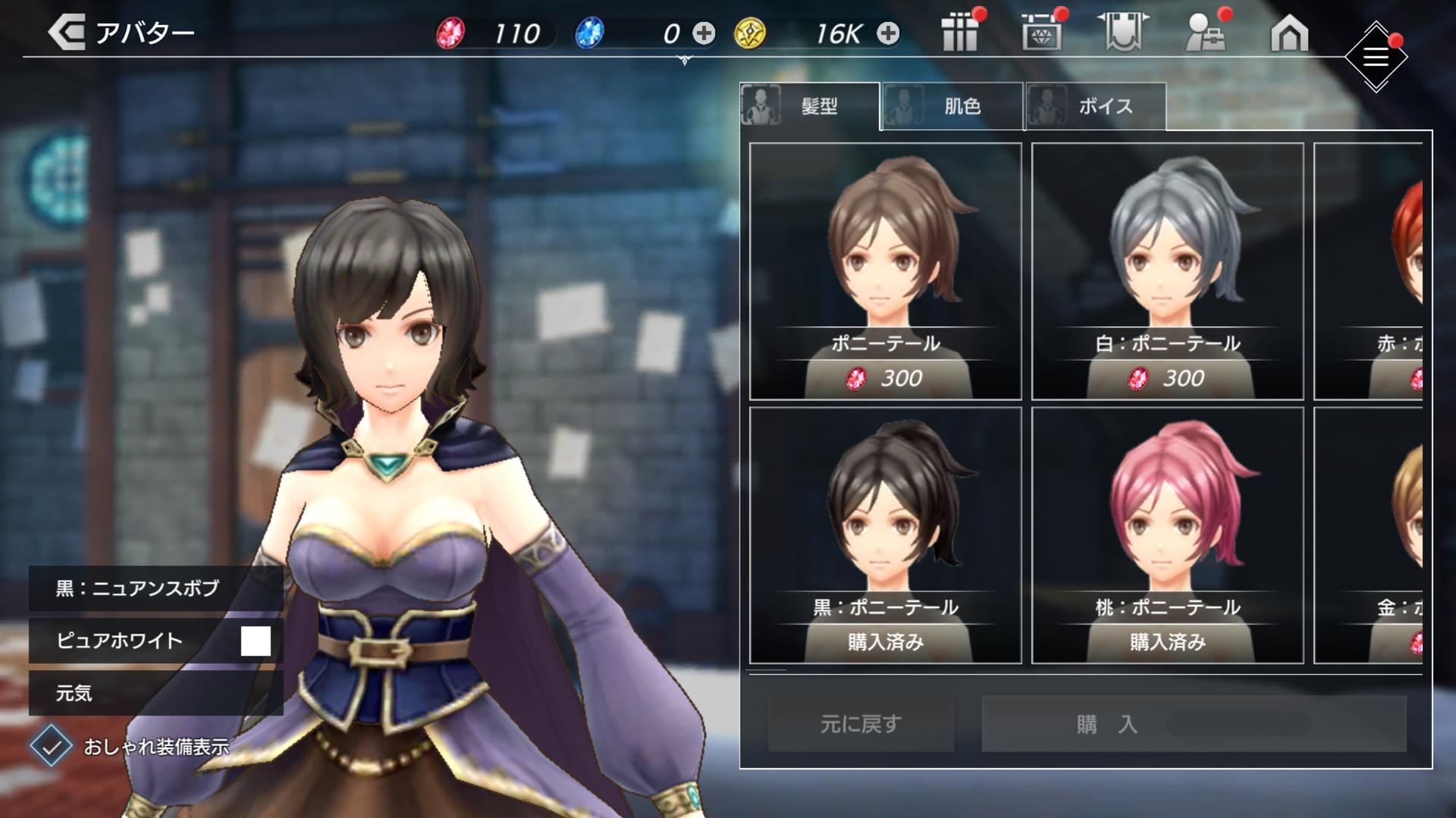
Task: Return to home with the house icon
Action: point(1289,33)
